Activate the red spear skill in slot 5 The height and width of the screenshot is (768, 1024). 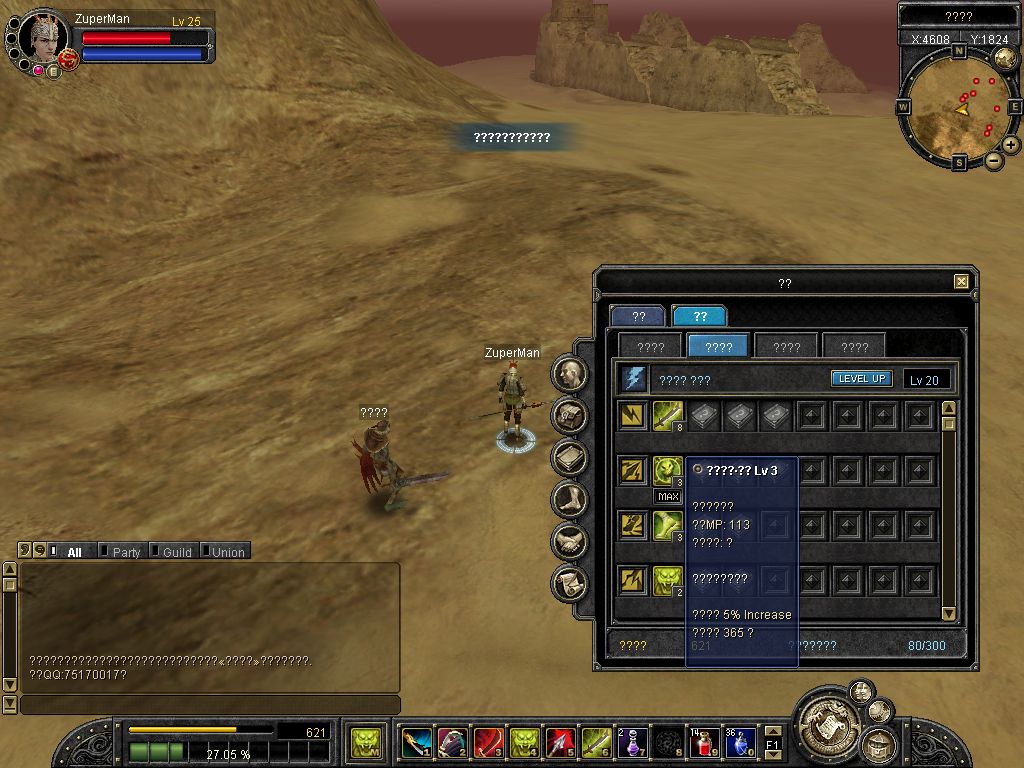pyautogui.click(x=560, y=743)
